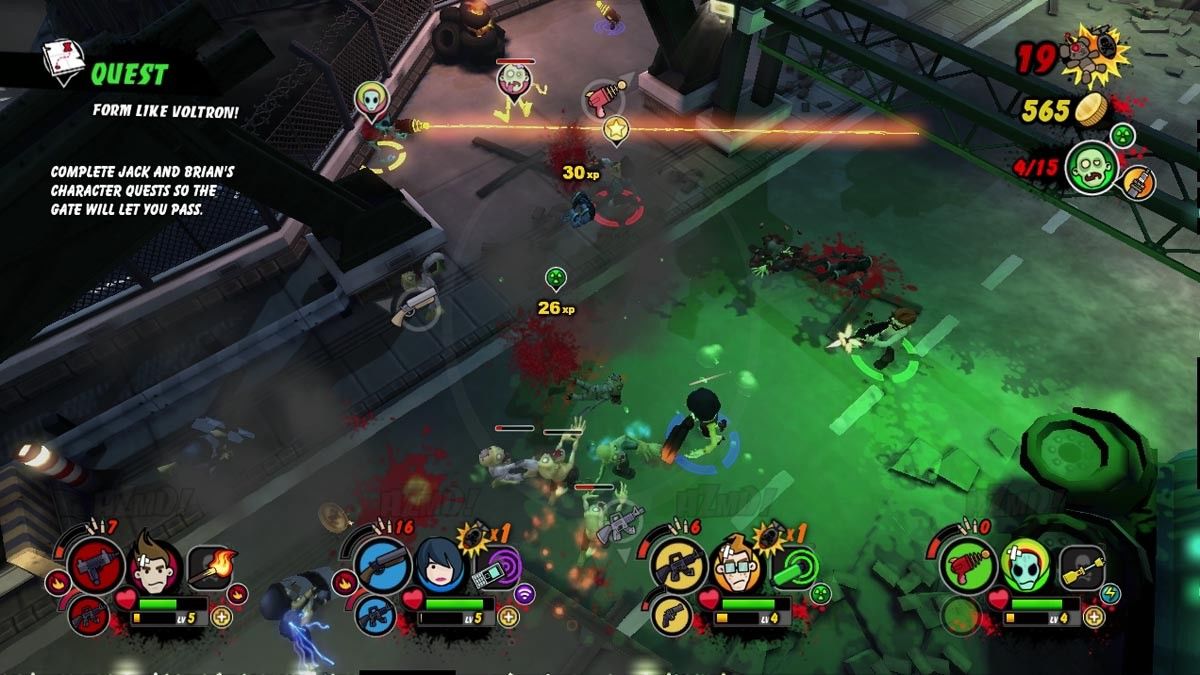Select the blue shotgun weapon
The height and width of the screenshot is (675, 1200).
(382, 567)
